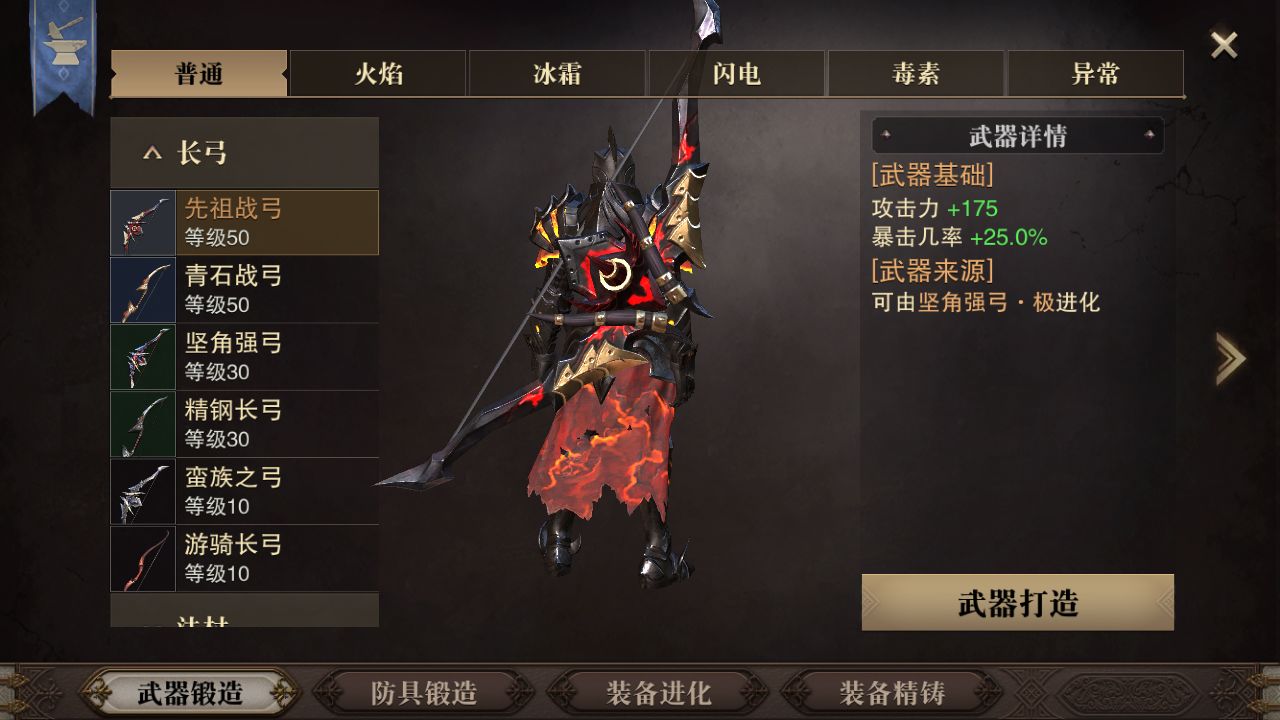Switch to the 毒素 tab
The height and width of the screenshot is (720, 1280).
tap(916, 74)
